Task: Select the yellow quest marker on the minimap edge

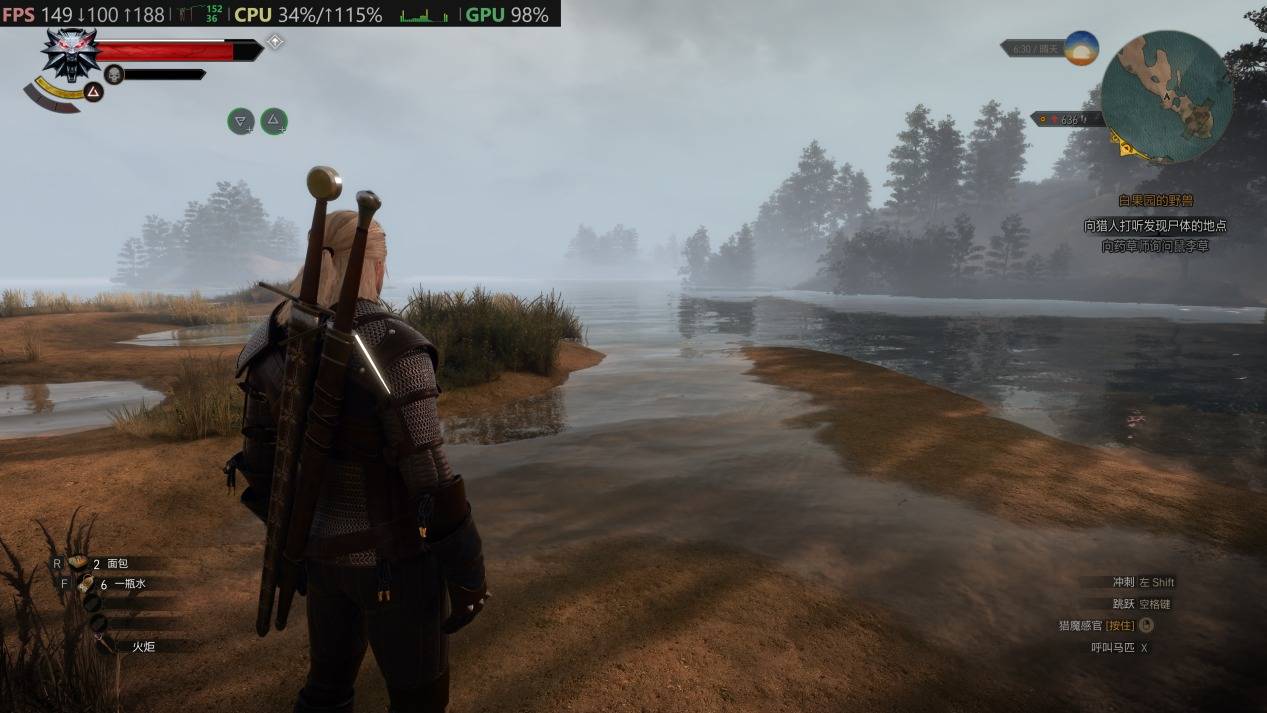Action: (1127, 148)
